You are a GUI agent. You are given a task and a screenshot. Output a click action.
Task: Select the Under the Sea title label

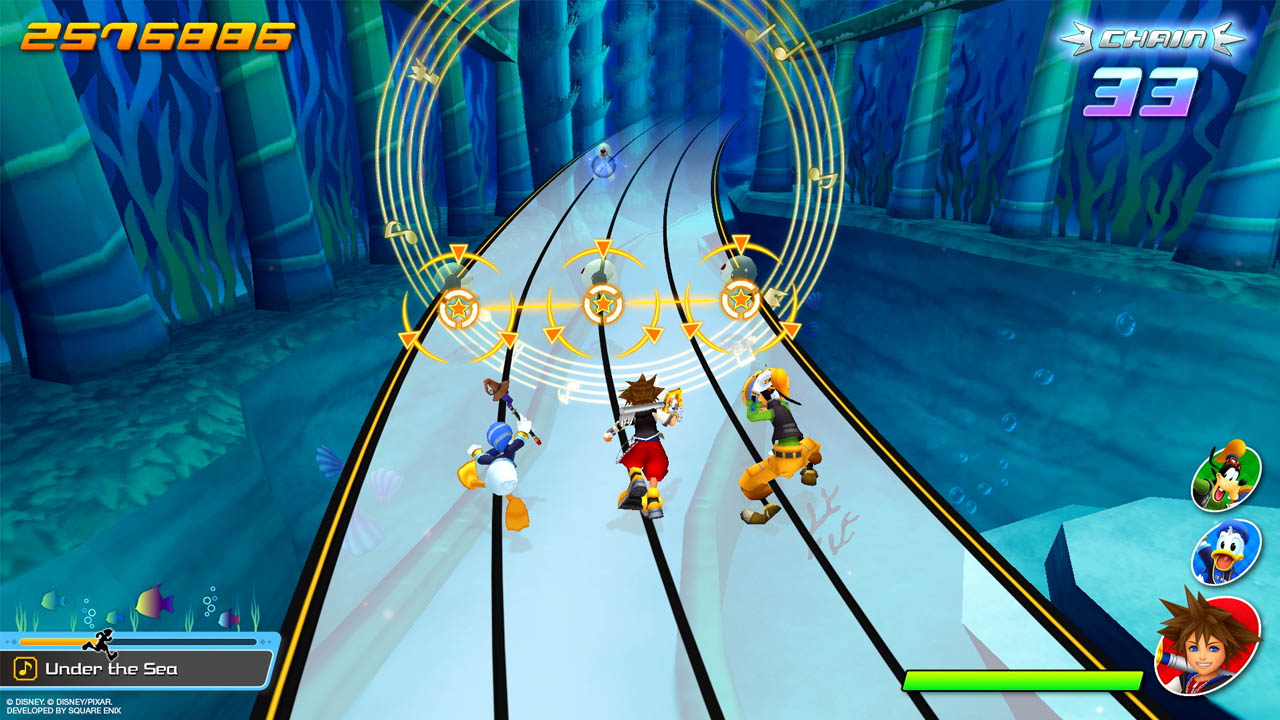113,668
